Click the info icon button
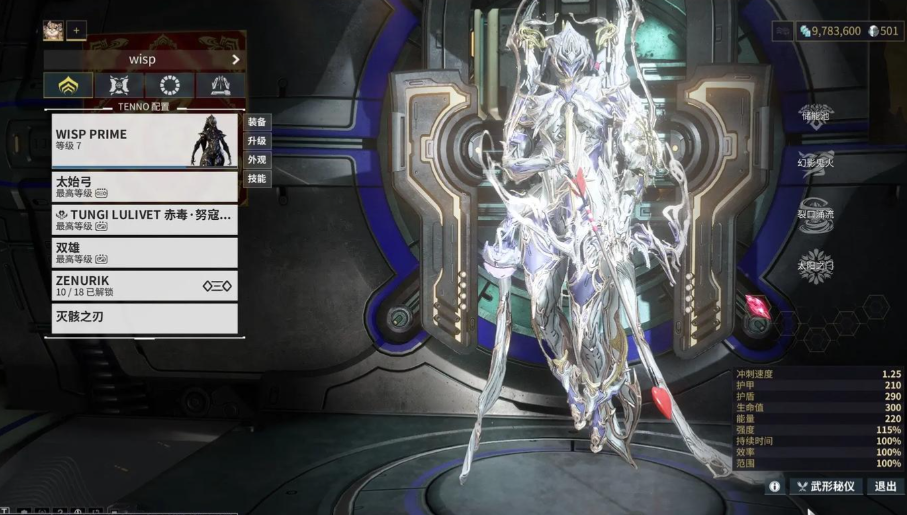 (774, 486)
